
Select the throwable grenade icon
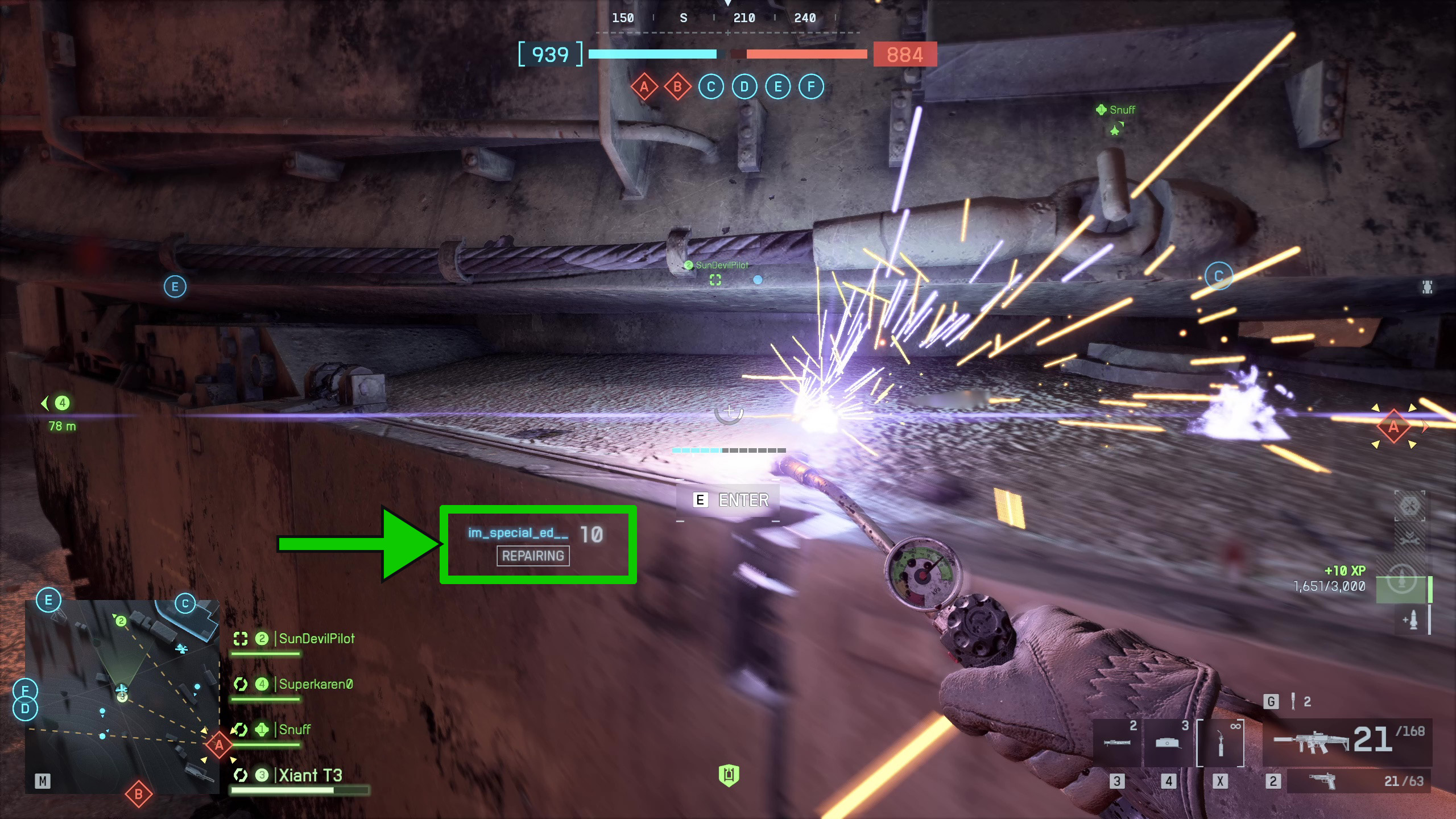point(1293,701)
